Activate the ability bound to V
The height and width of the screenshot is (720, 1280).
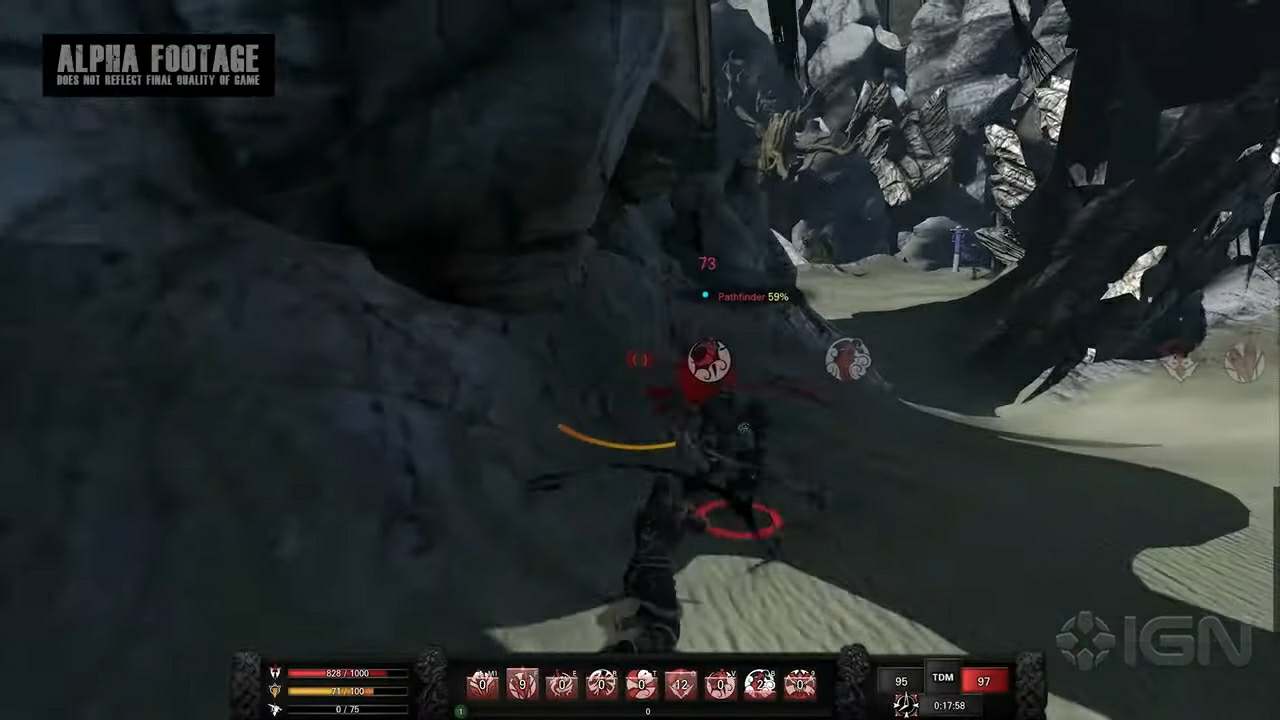point(720,684)
